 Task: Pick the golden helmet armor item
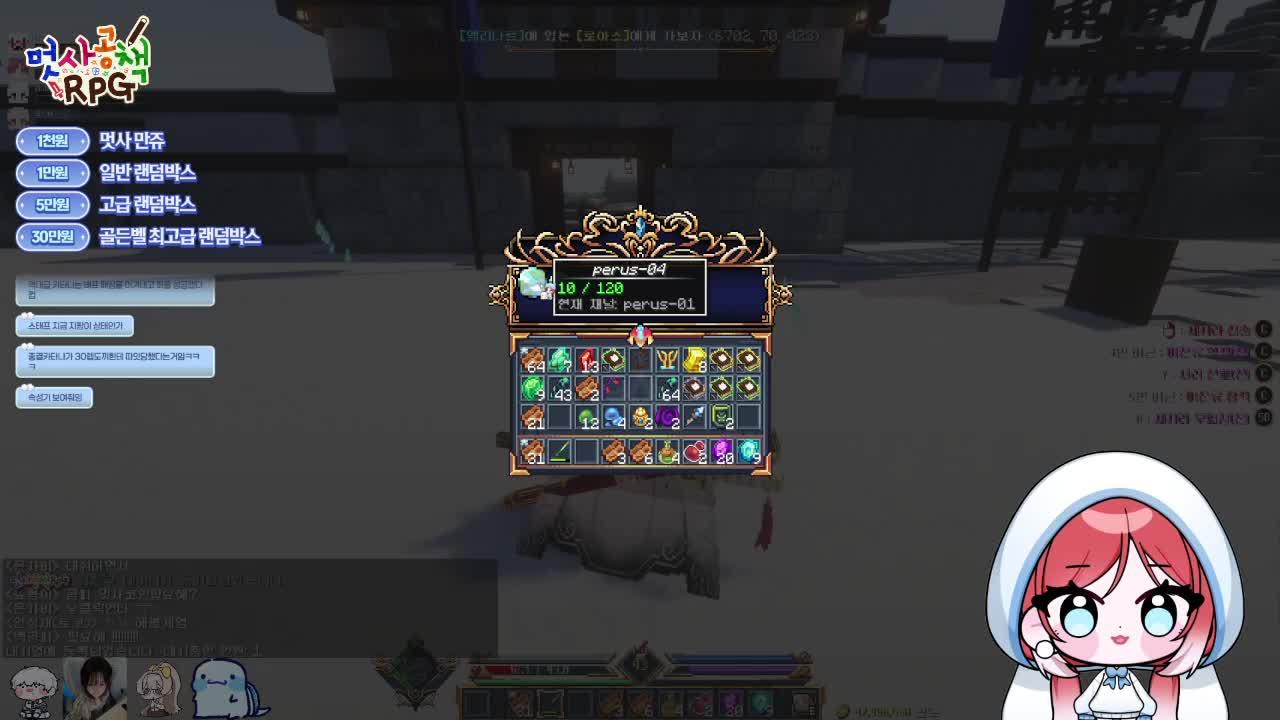tap(641, 418)
